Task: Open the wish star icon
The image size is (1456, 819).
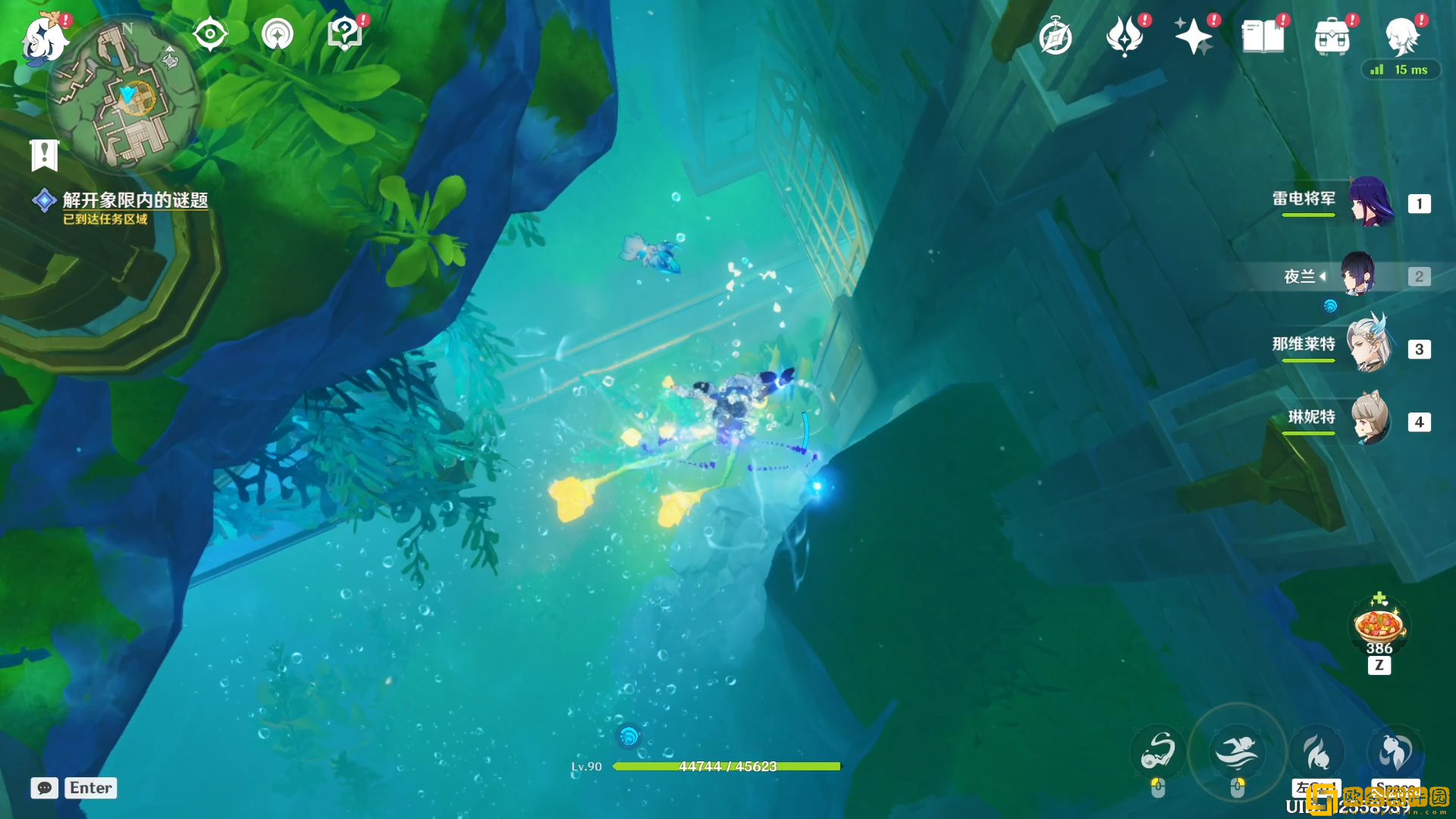Action: (x=1194, y=37)
